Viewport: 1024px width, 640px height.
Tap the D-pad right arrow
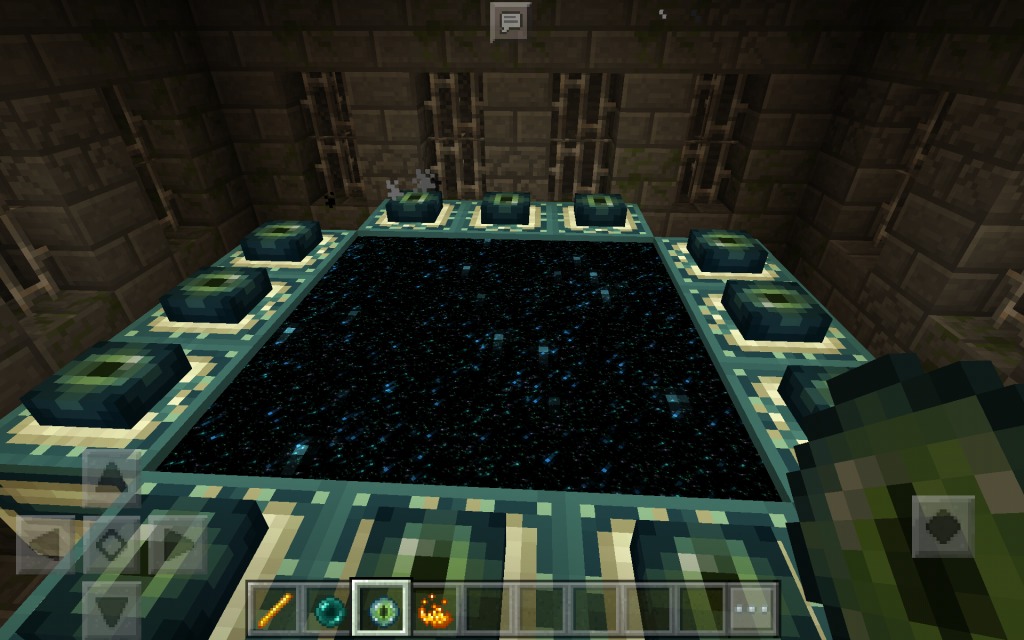(175, 545)
